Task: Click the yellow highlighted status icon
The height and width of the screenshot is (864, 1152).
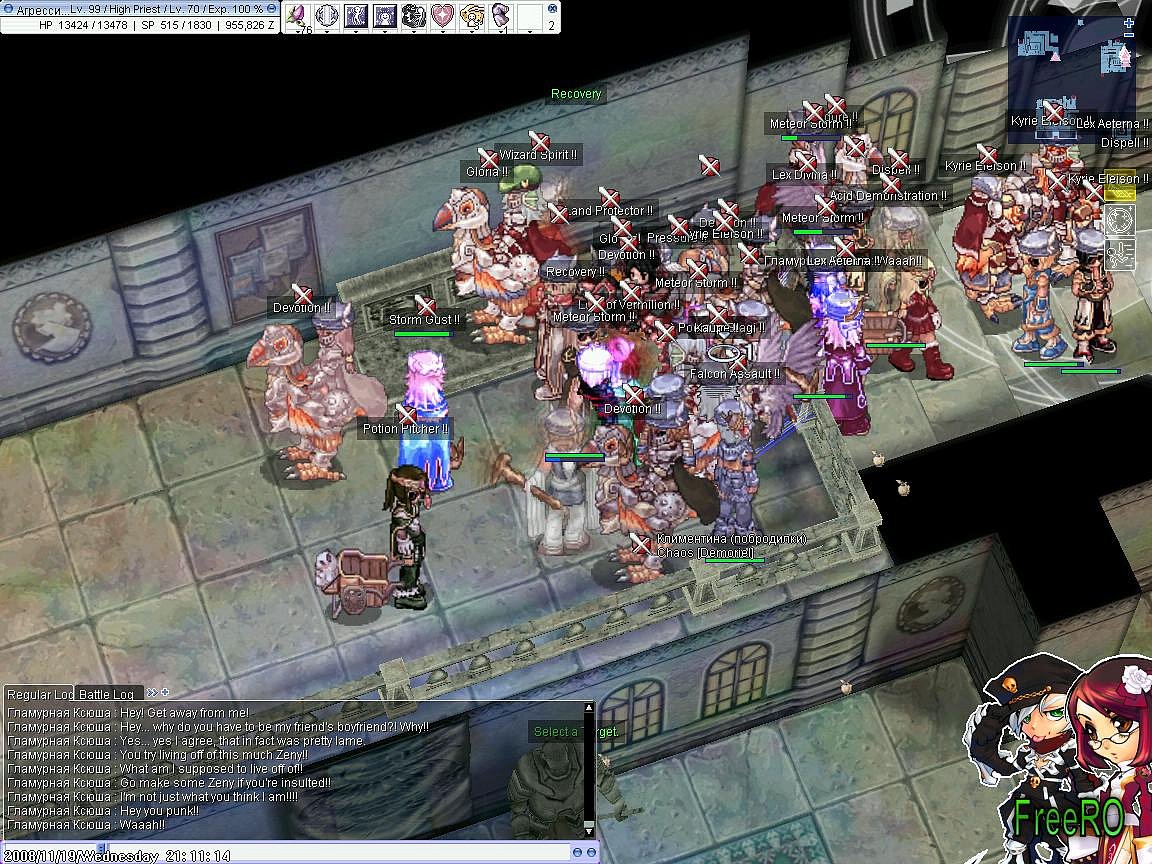Action: pyautogui.click(x=1119, y=190)
